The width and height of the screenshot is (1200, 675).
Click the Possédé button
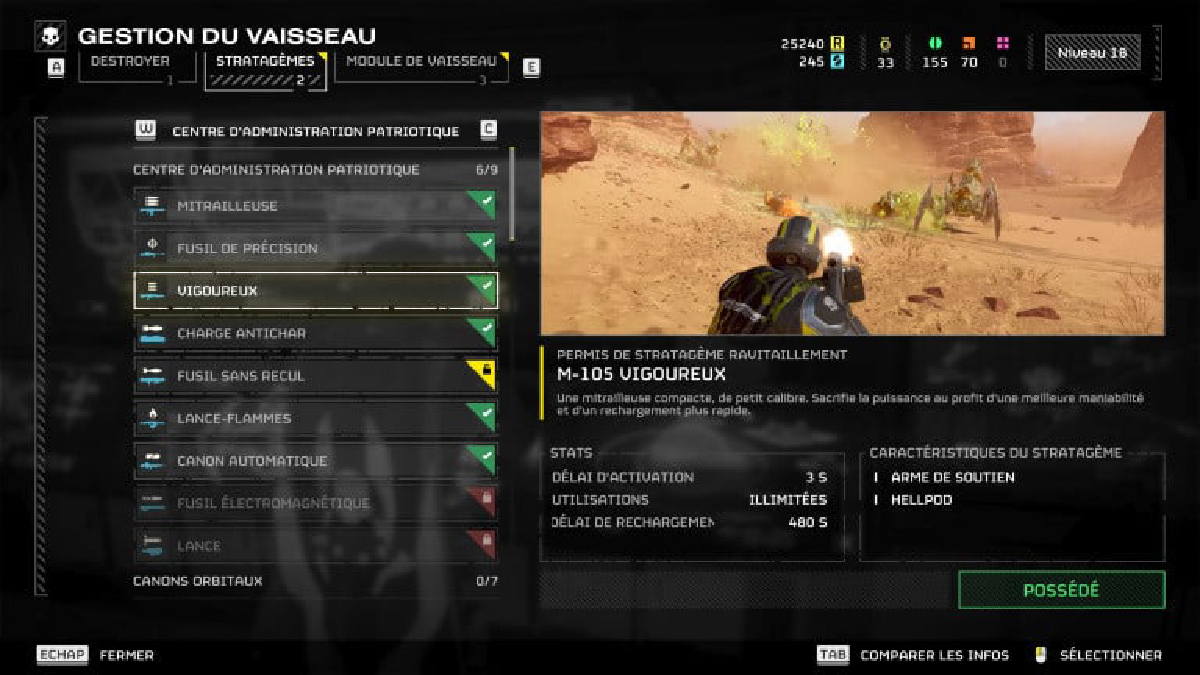(1061, 590)
